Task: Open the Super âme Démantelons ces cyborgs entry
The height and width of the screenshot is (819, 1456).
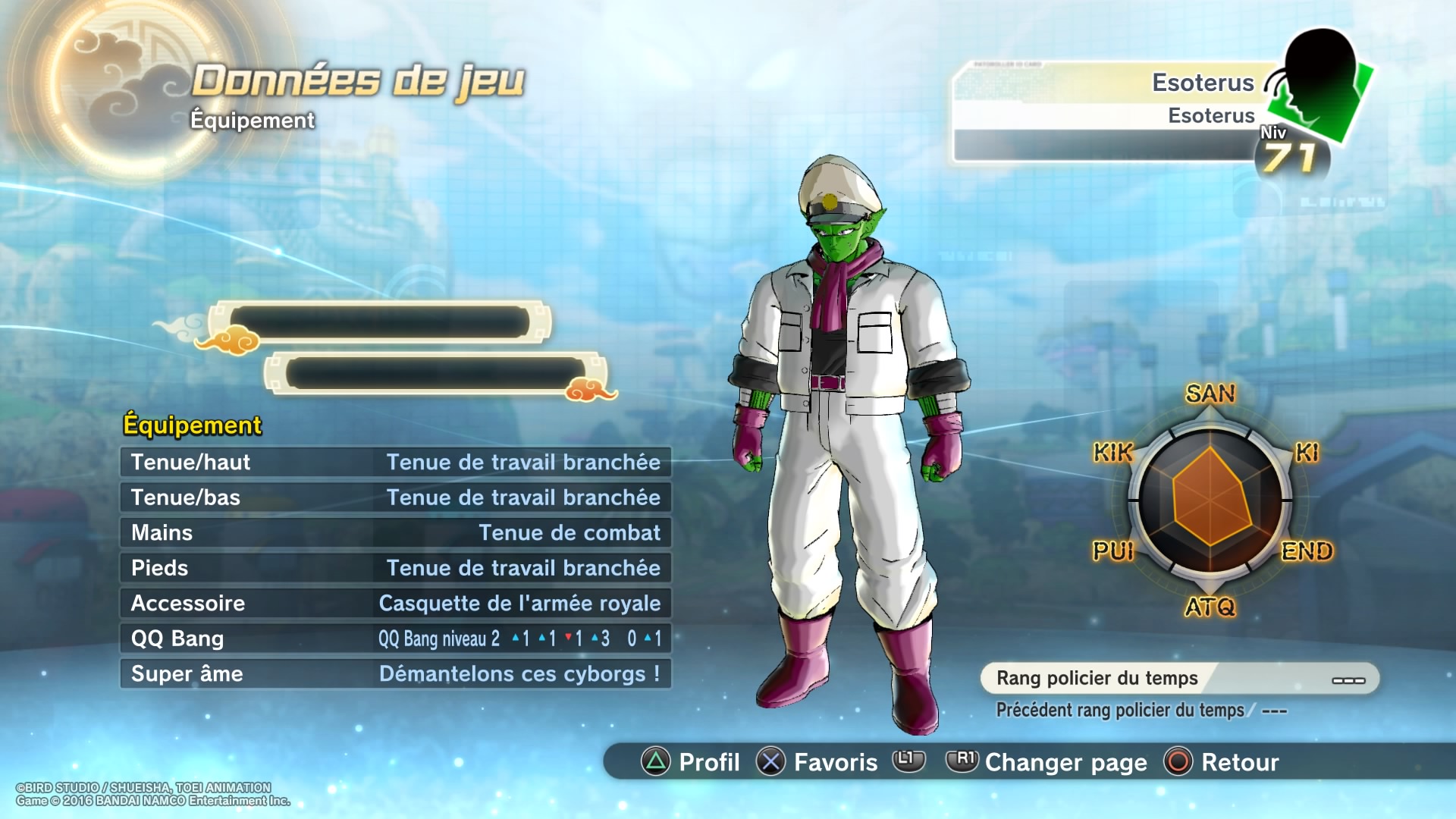Action: pyautogui.click(x=394, y=673)
